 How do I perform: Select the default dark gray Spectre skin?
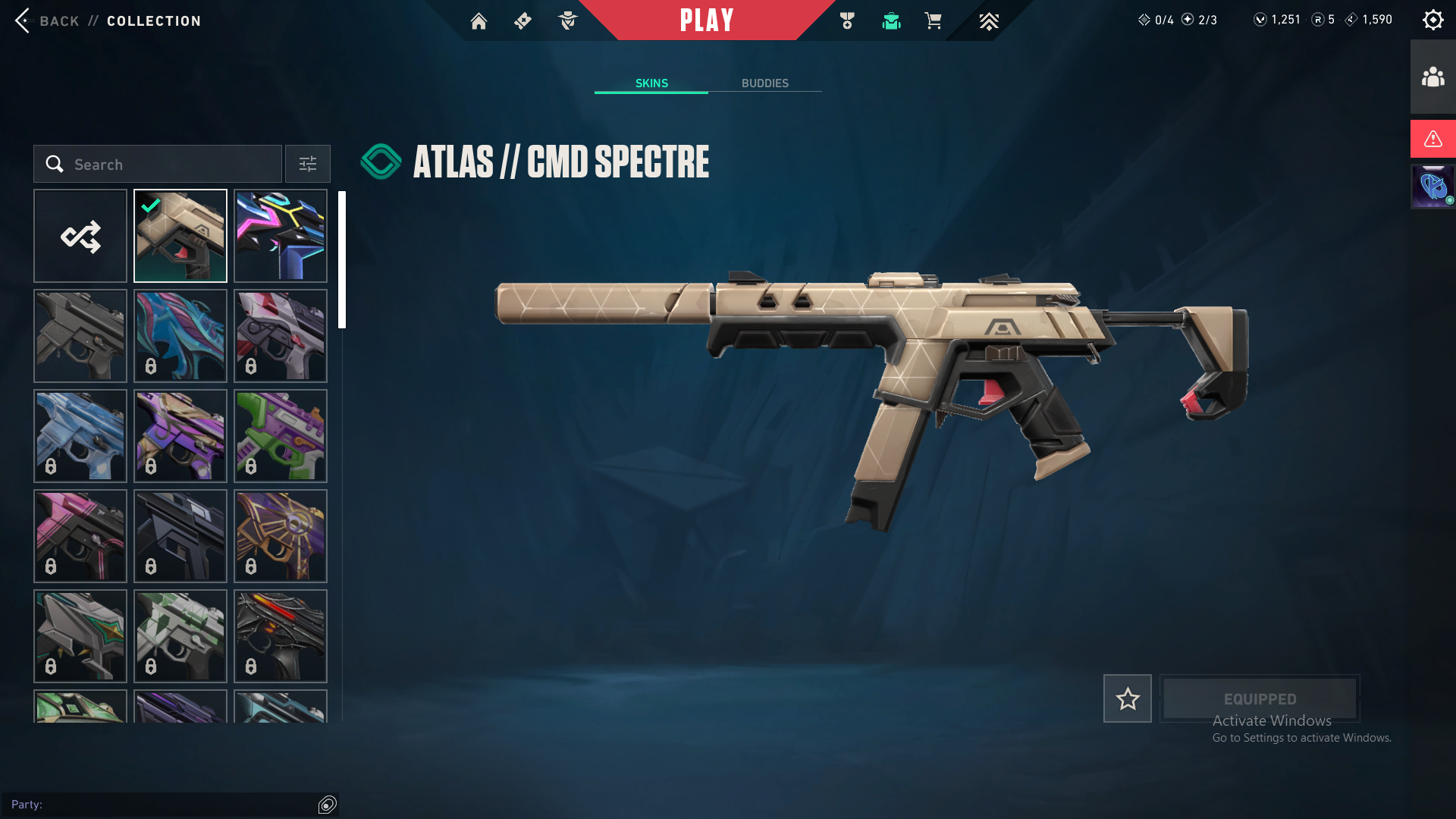pos(80,336)
